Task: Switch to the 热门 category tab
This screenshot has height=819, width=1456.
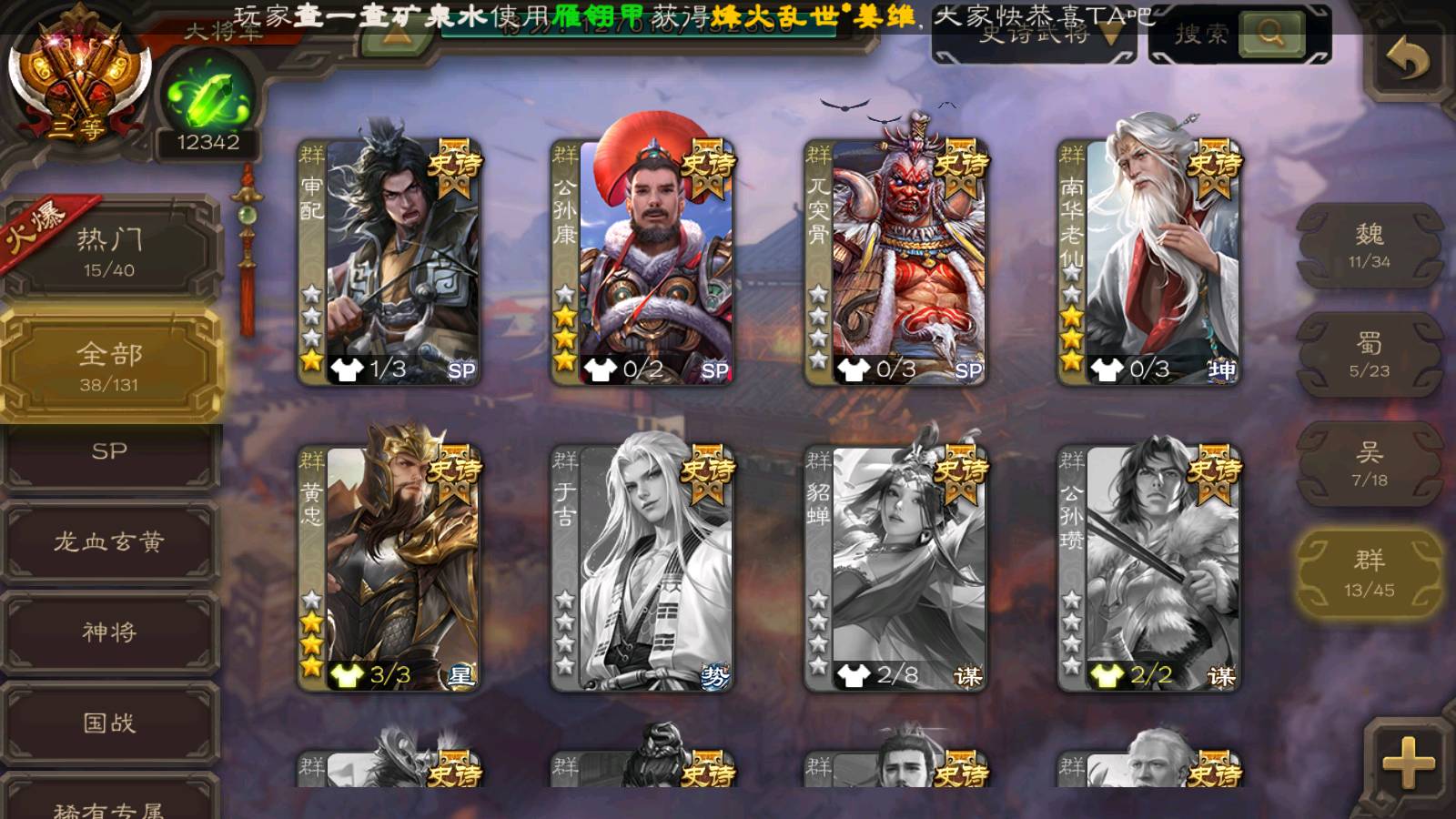Action: [x=109, y=250]
